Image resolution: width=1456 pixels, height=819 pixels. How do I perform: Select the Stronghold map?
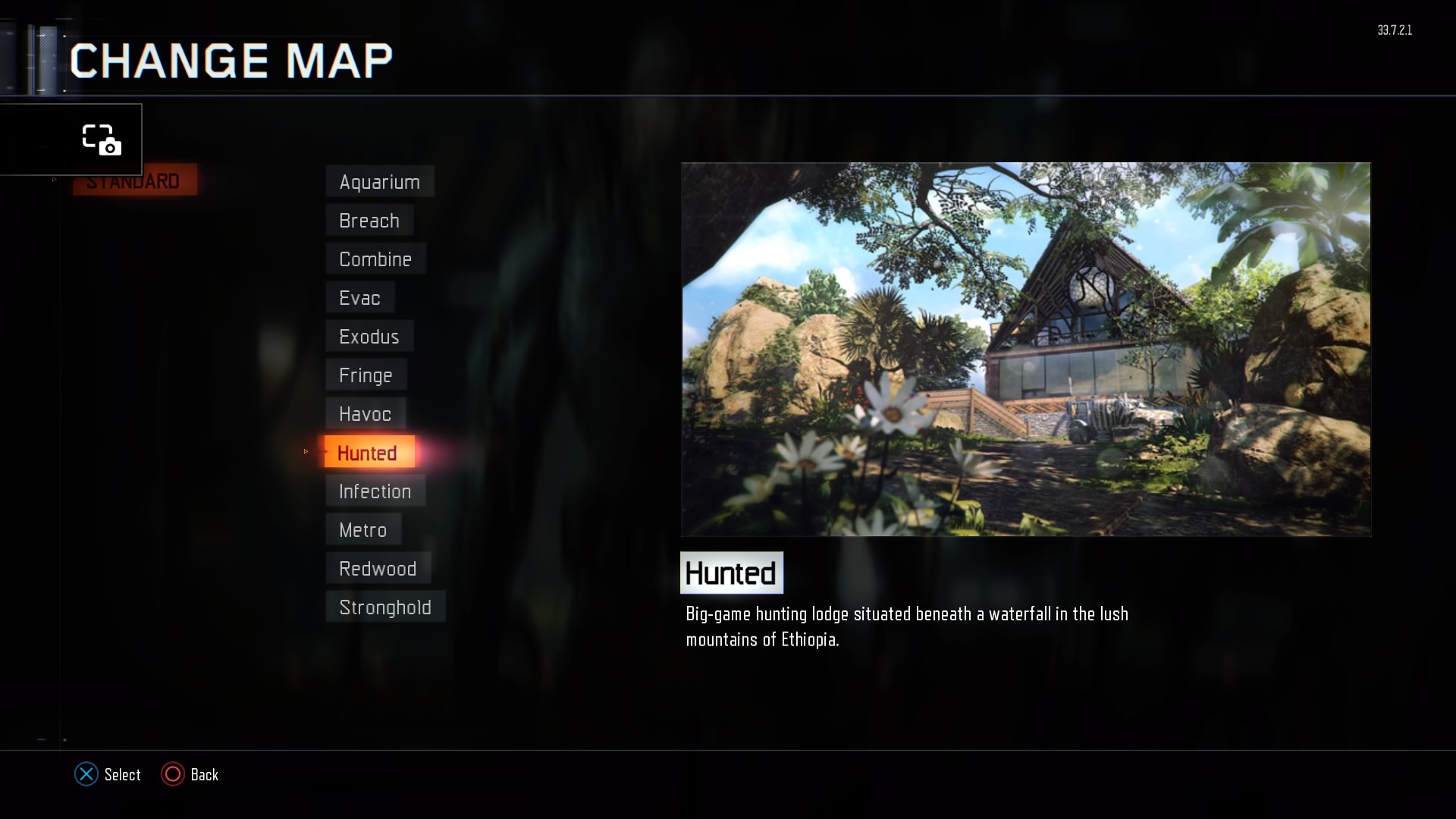coord(385,607)
